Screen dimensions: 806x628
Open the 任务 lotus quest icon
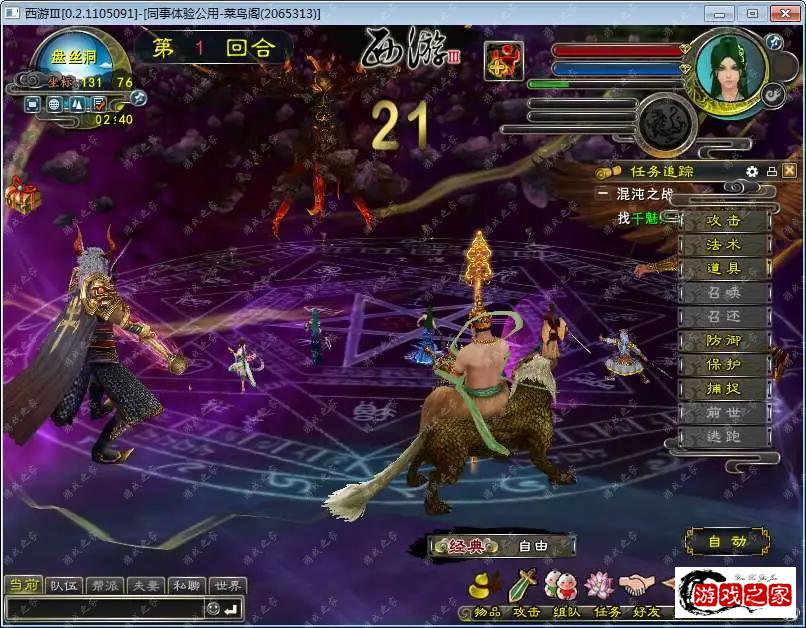[x=602, y=585]
